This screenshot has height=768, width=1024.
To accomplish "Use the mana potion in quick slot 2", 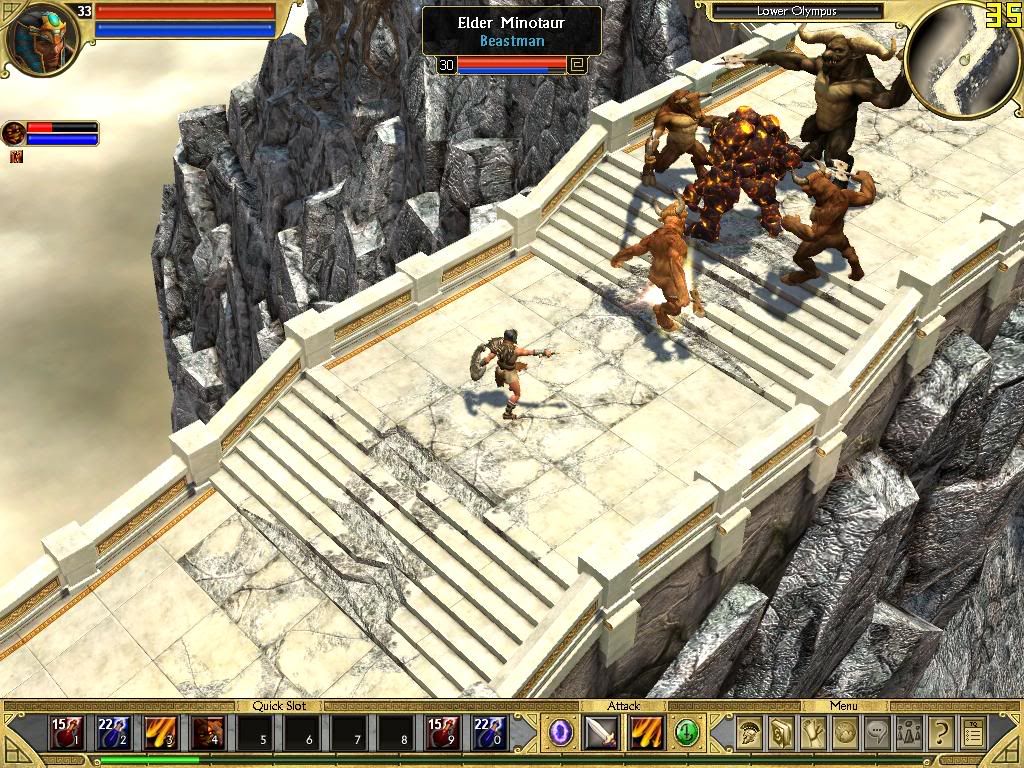I will pyautogui.click(x=113, y=734).
